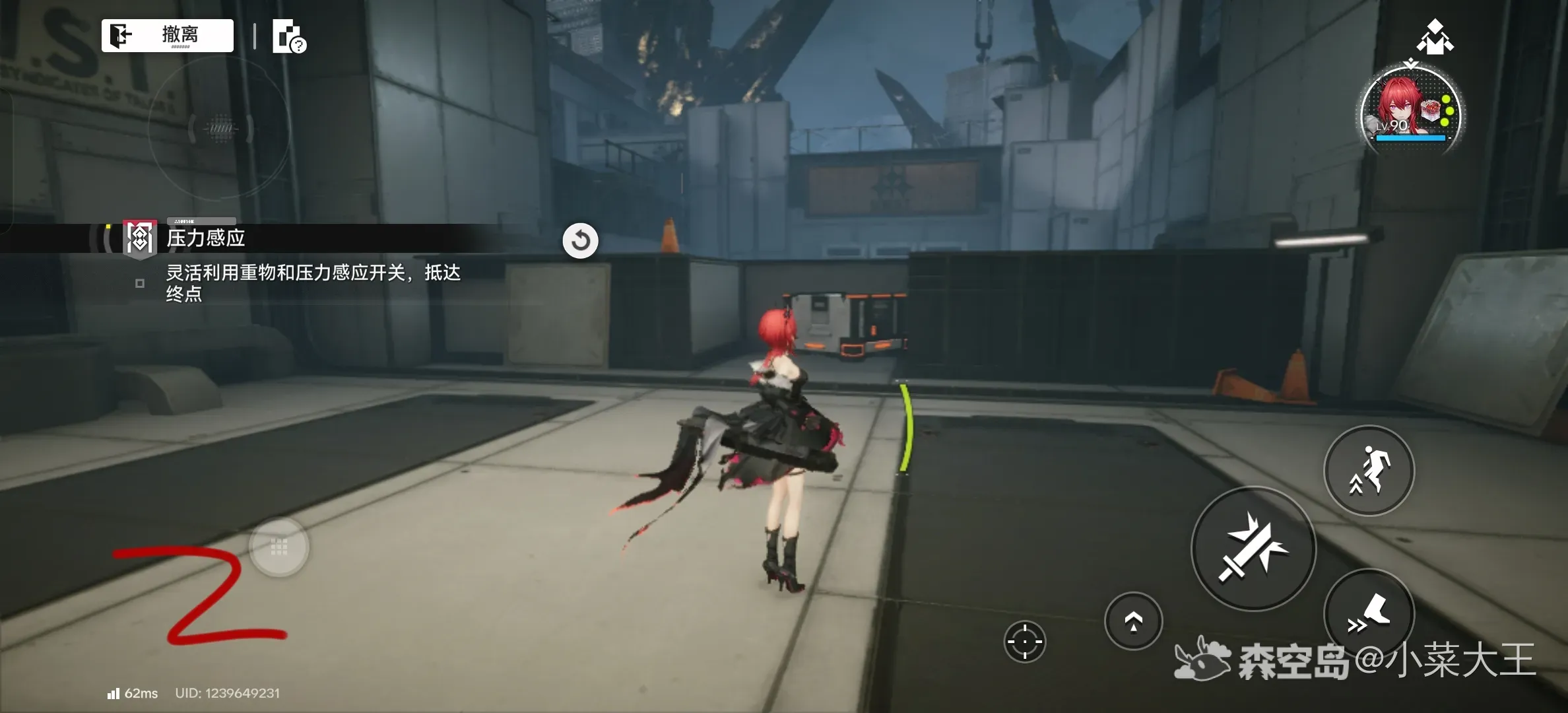Viewport: 1568px width, 713px height.
Task: Tap the double chevron up button
Action: tap(1133, 621)
